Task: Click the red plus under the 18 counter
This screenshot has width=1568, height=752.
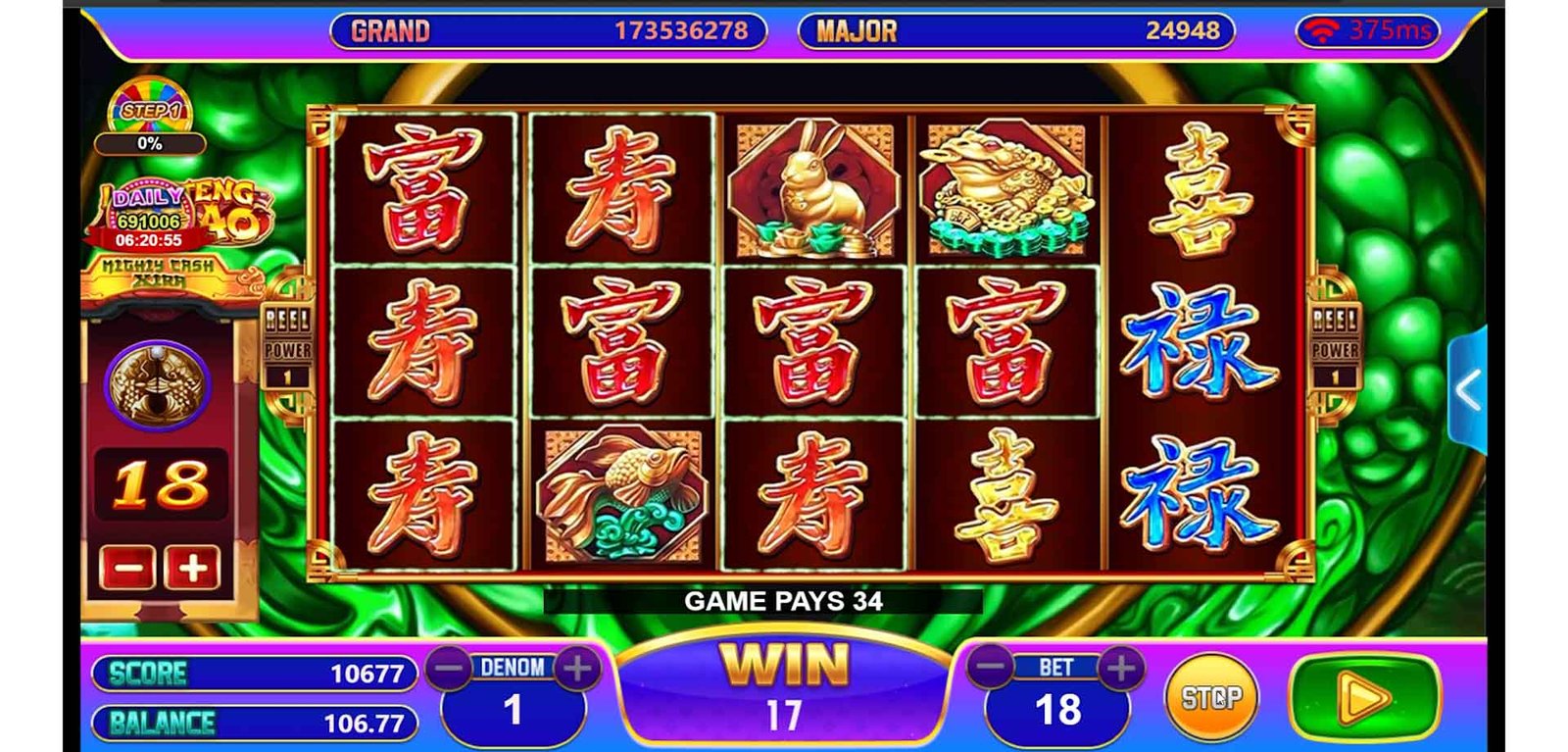Action: [192, 568]
